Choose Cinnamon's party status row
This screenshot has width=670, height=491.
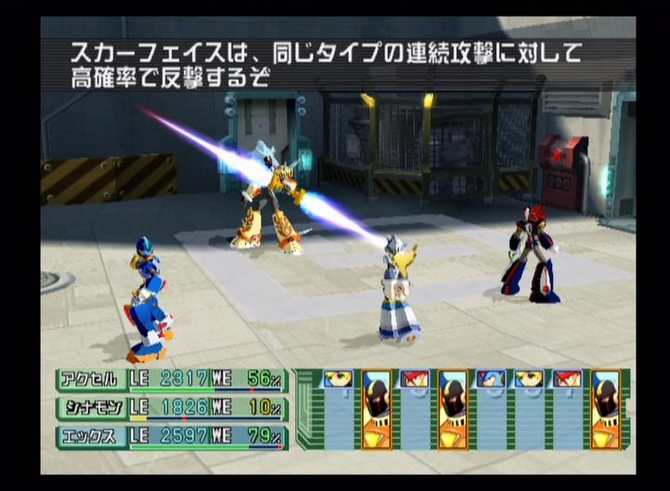[x=172, y=408]
